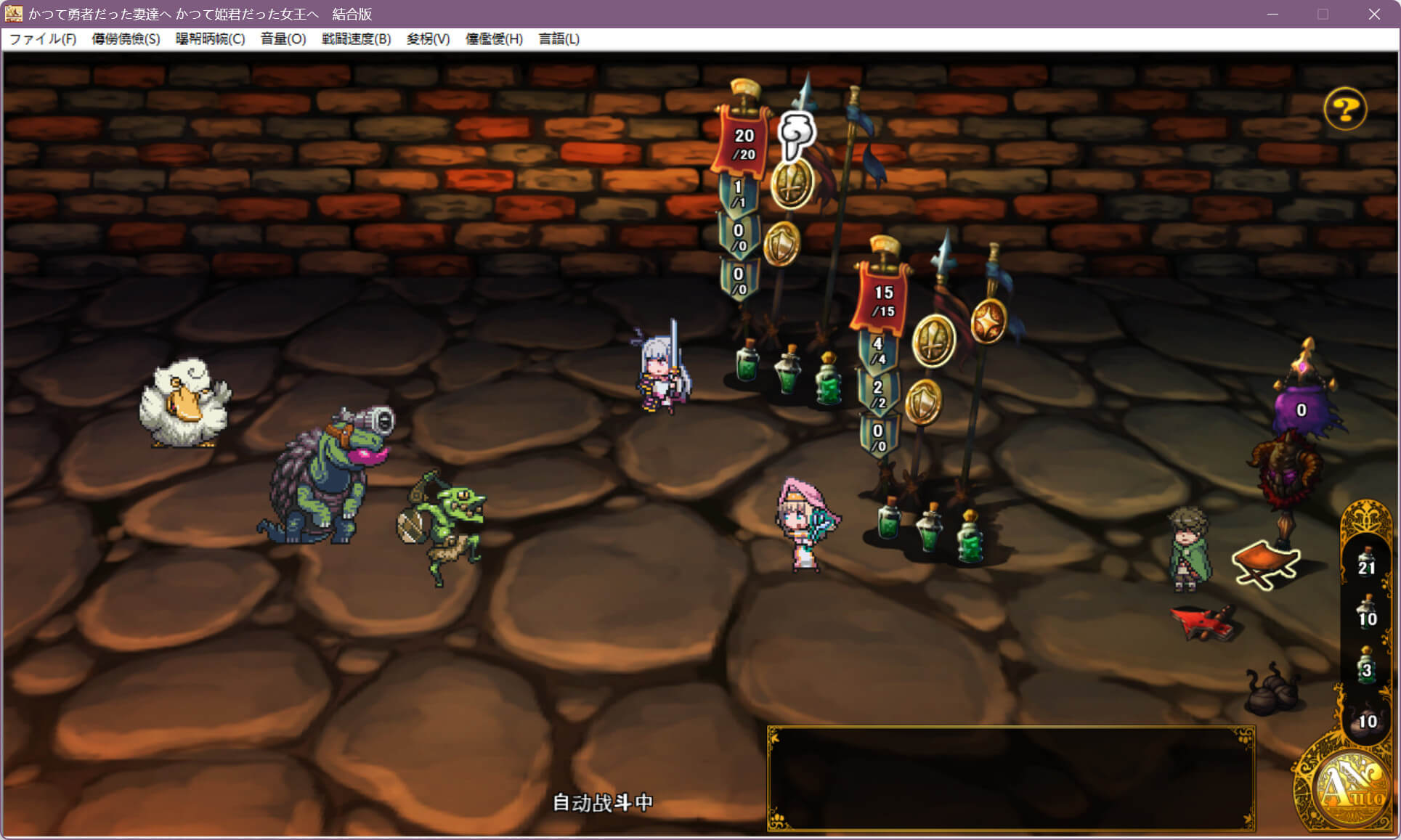Open the menu labeled with (H)
The height and width of the screenshot is (840, 1401).
[494, 39]
